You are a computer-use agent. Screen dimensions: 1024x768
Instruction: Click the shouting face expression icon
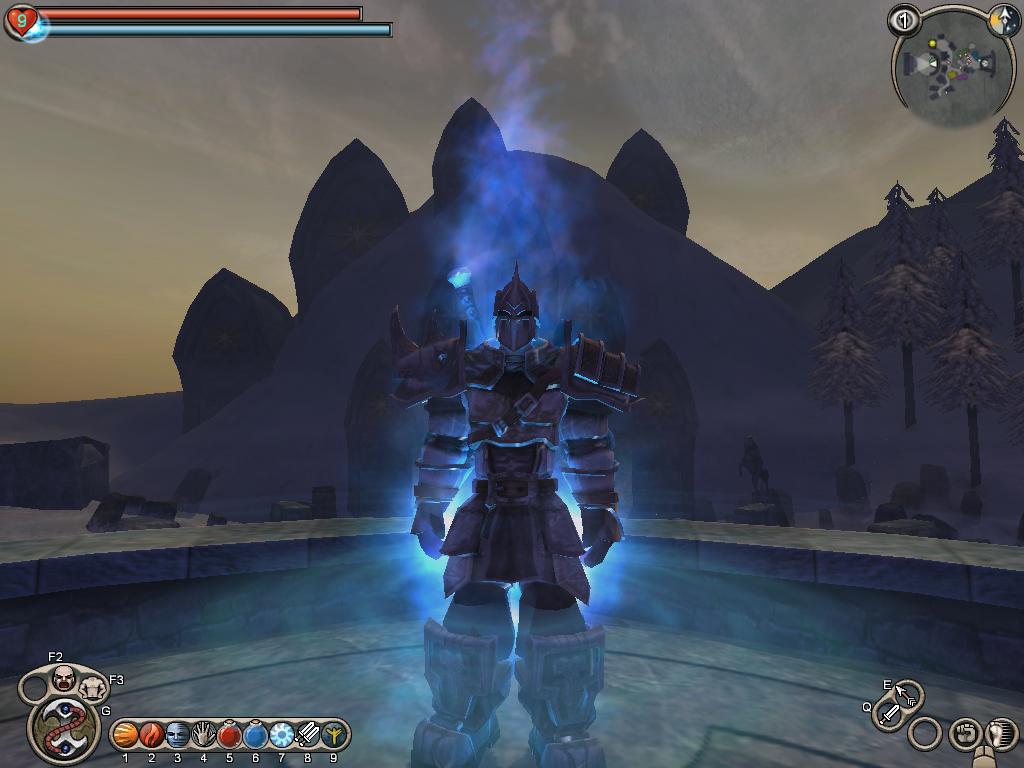click(x=64, y=678)
